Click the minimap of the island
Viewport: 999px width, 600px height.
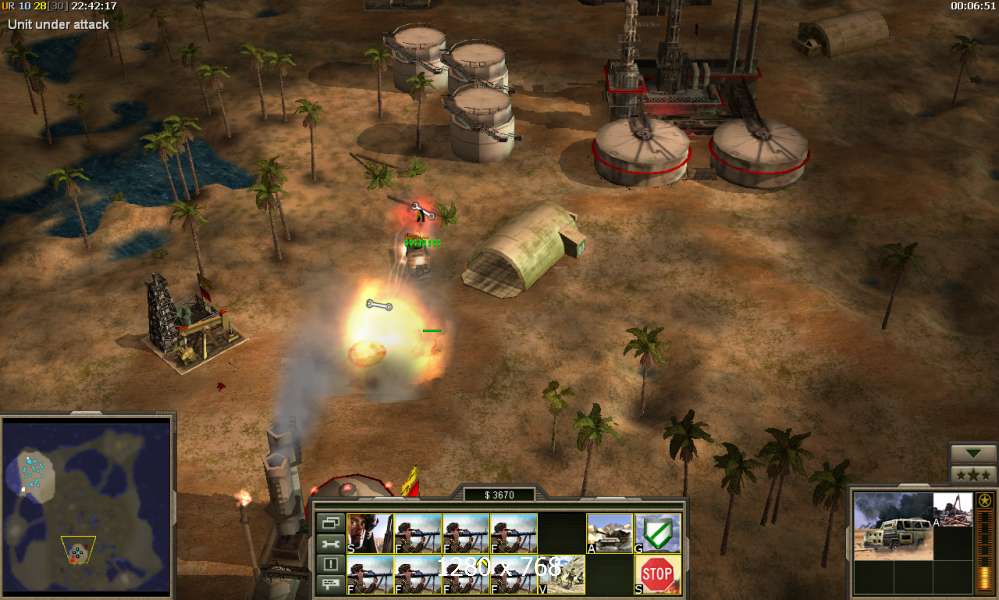(x=87, y=507)
